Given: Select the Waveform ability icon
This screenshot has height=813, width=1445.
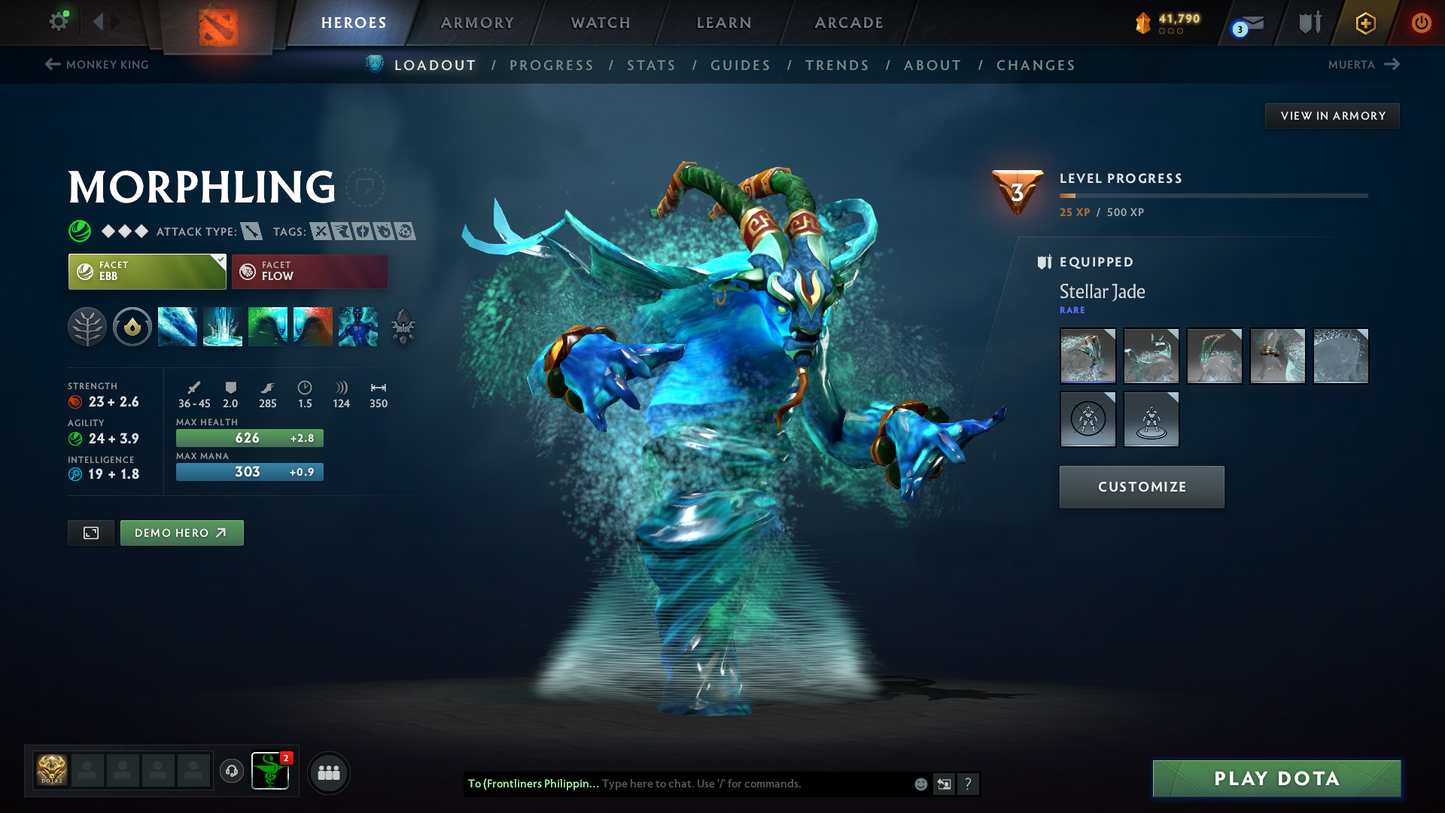Looking at the screenshot, I should click(x=177, y=327).
